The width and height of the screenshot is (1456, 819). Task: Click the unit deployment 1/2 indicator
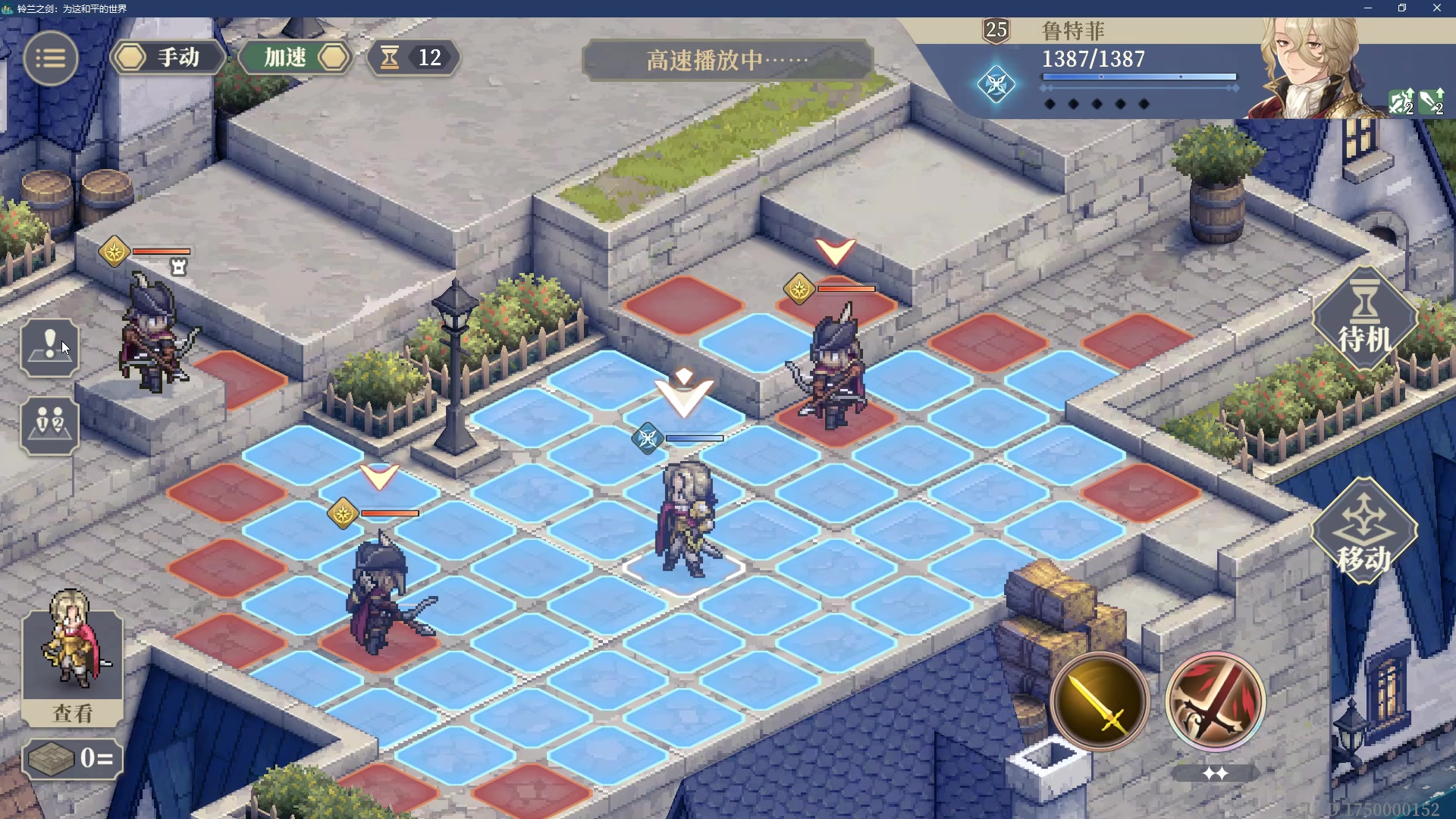pyautogui.click(x=49, y=425)
